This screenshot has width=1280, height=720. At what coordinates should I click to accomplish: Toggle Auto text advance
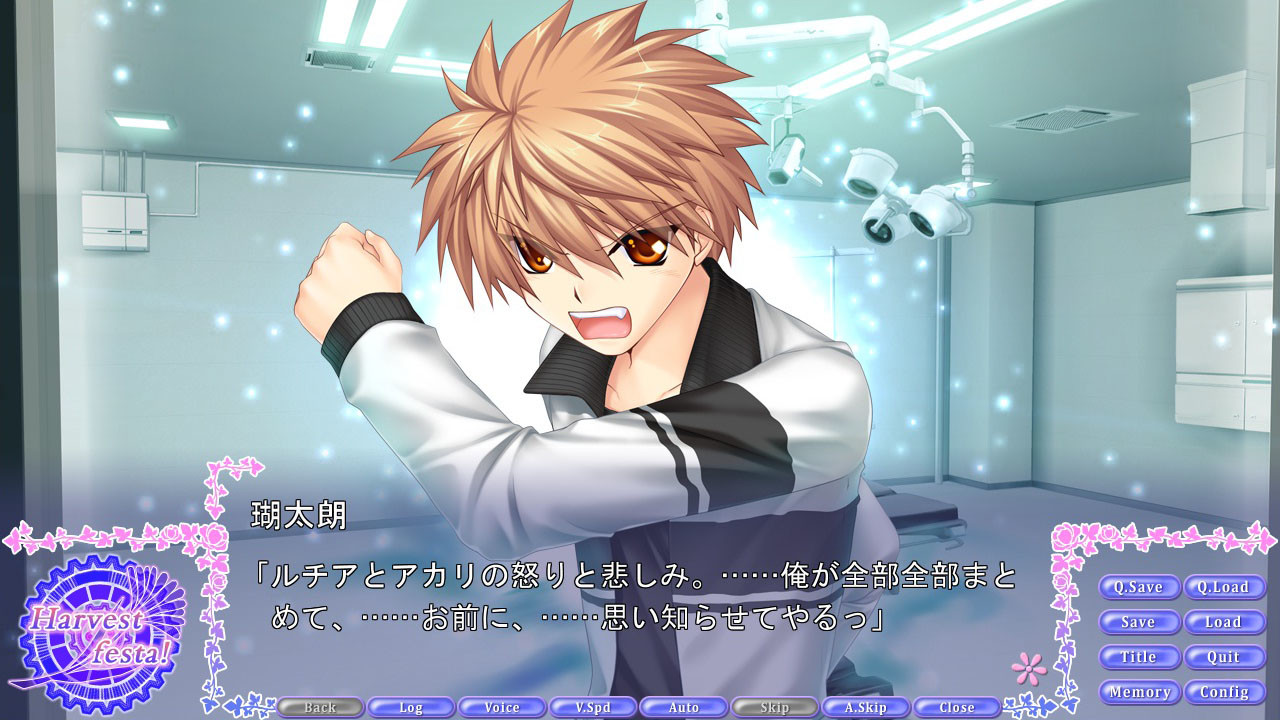tap(684, 707)
